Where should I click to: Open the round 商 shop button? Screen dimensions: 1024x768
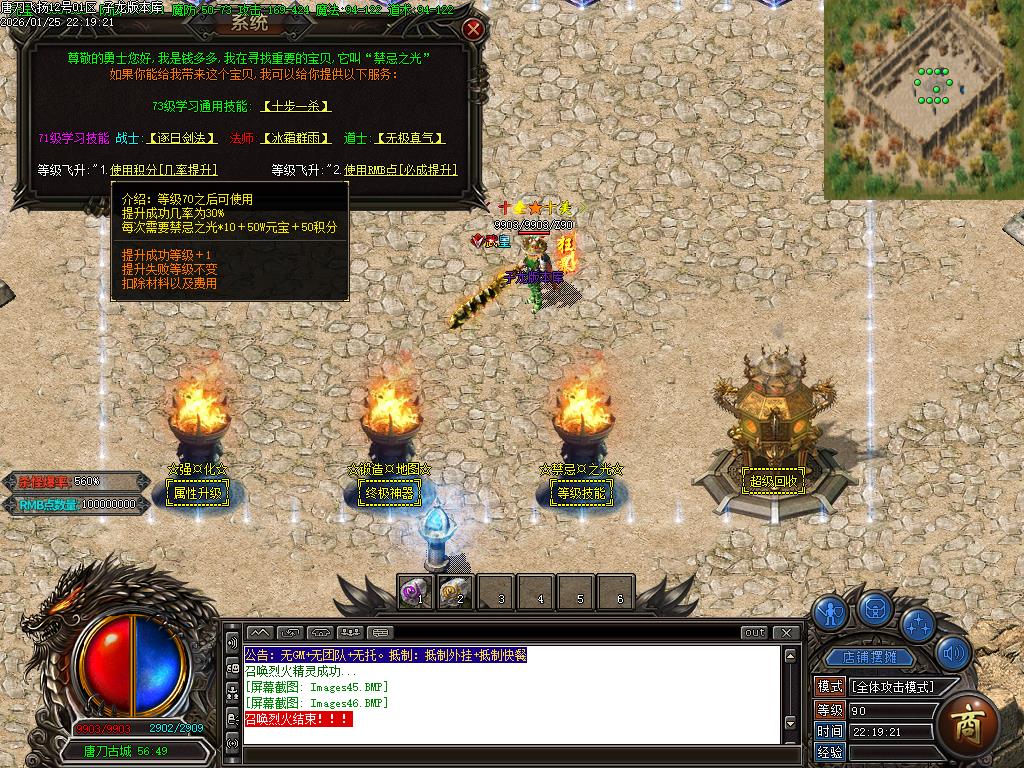pos(968,723)
